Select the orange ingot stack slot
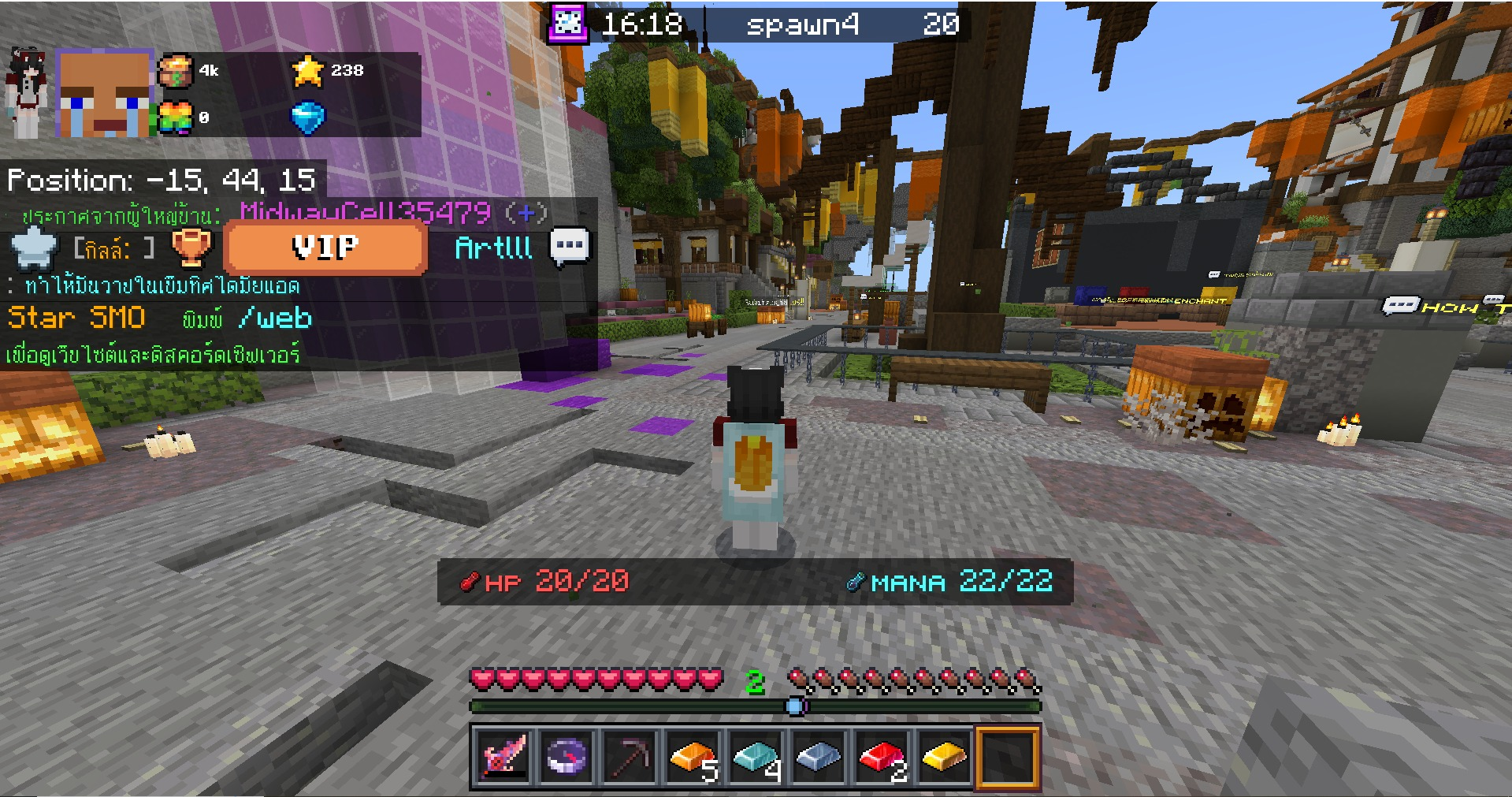The image size is (1512, 797). [x=693, y=758]
